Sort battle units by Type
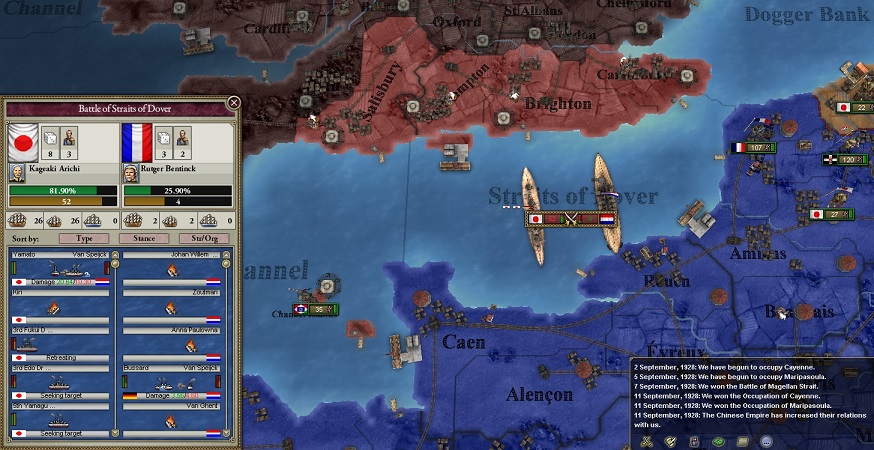 [83, 238]
